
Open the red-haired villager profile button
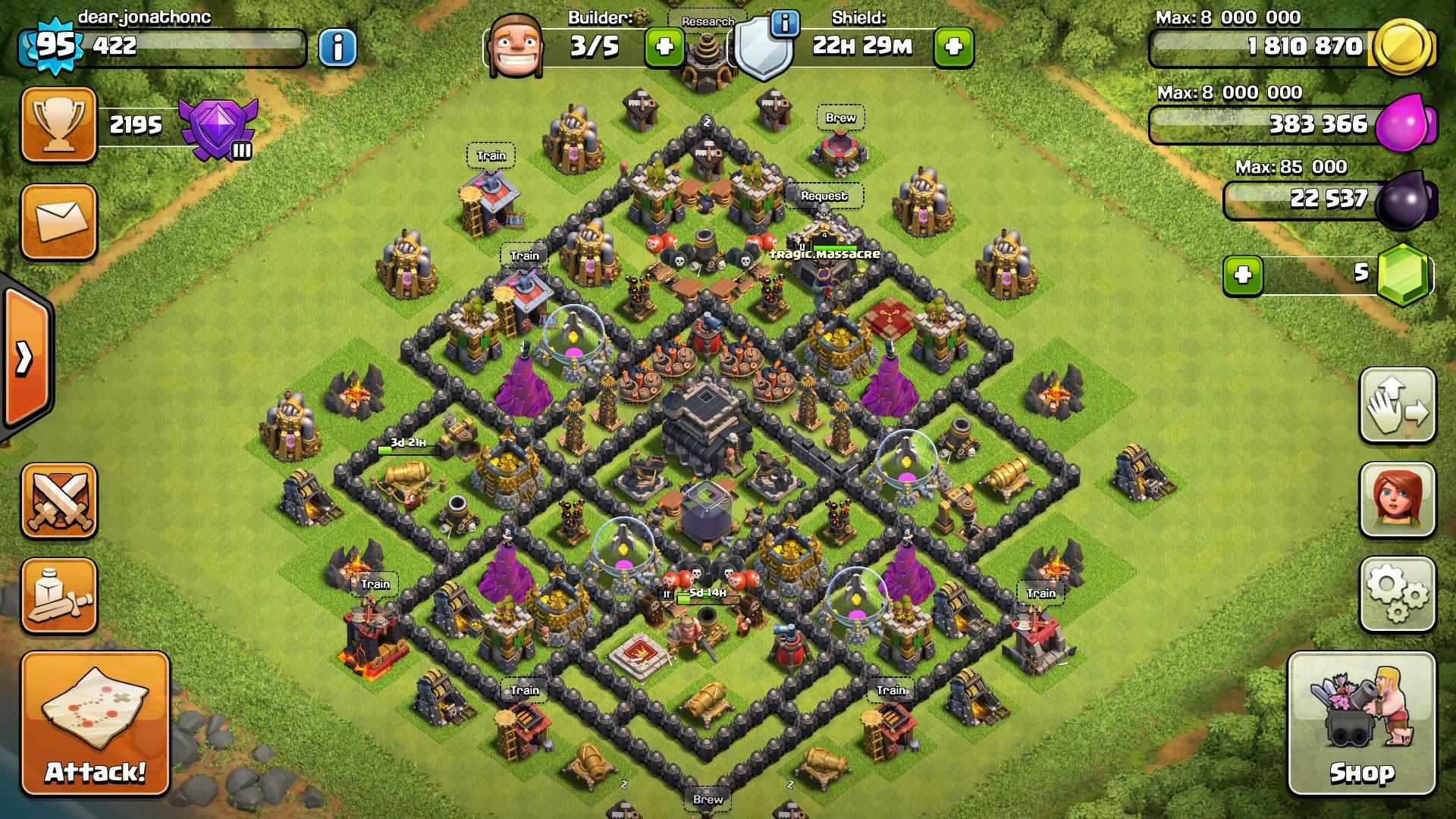pyautogui.click(x=1397, y=500)
